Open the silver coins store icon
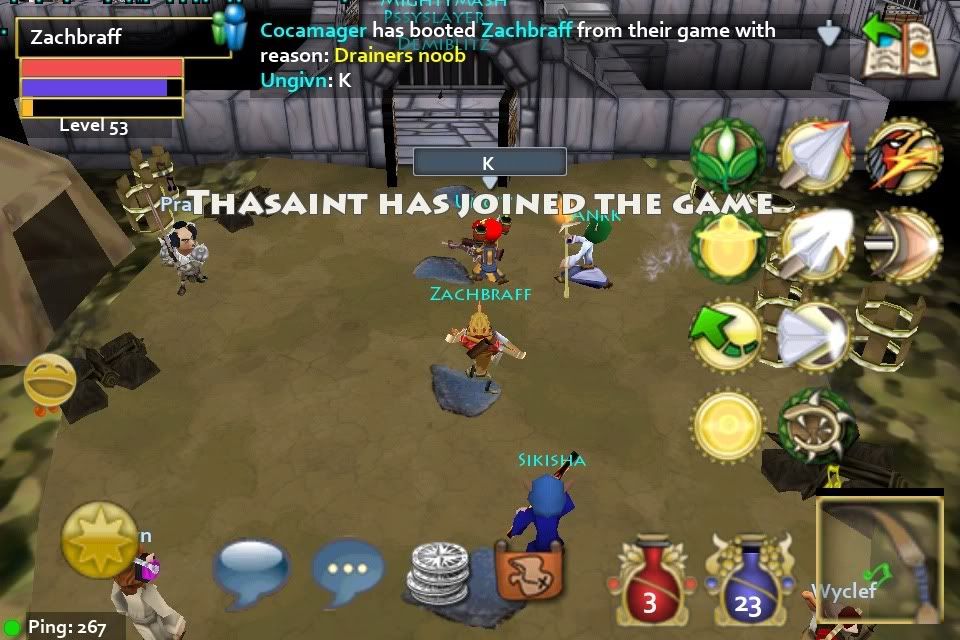The width and height of the screenshot is (960, 640). (x=437, y=573)
